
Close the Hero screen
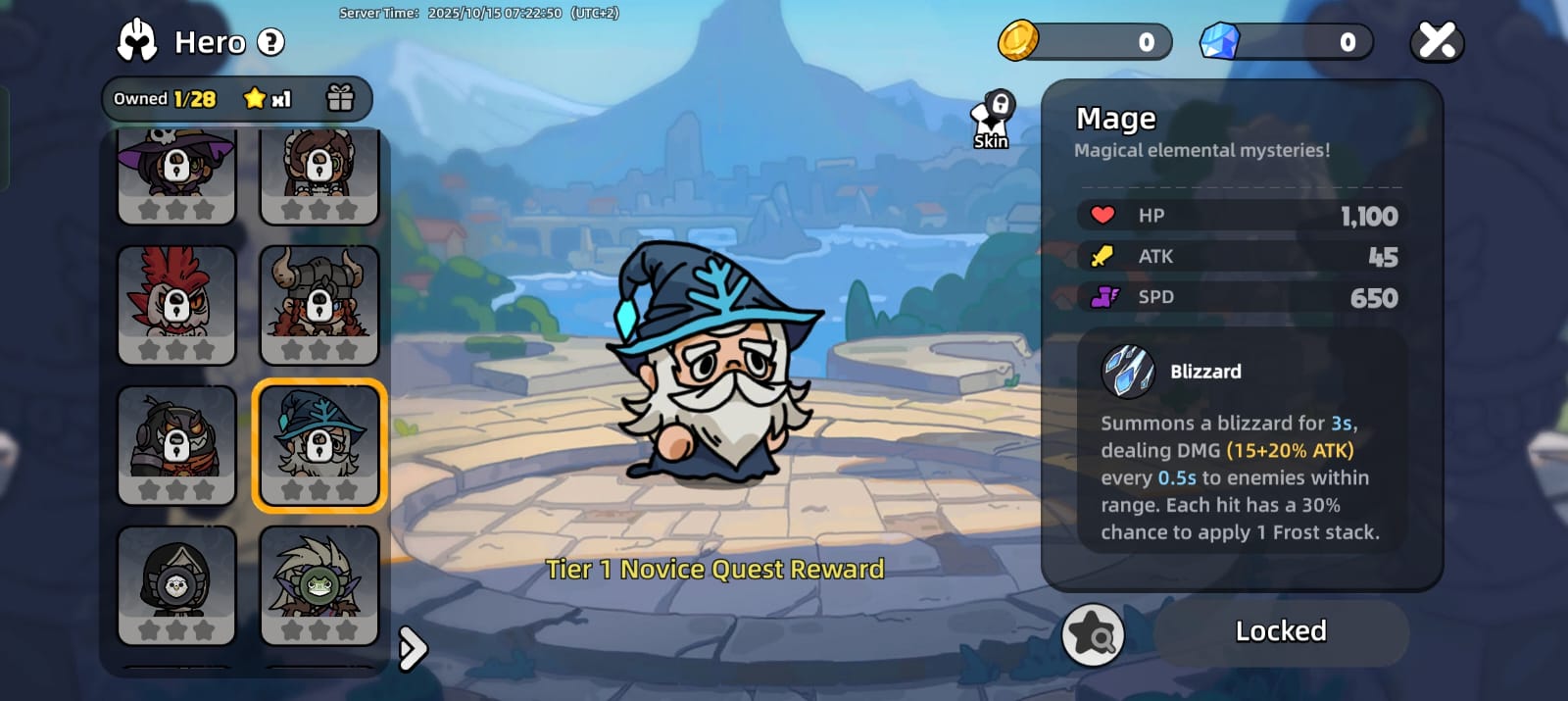[1437, 41]
